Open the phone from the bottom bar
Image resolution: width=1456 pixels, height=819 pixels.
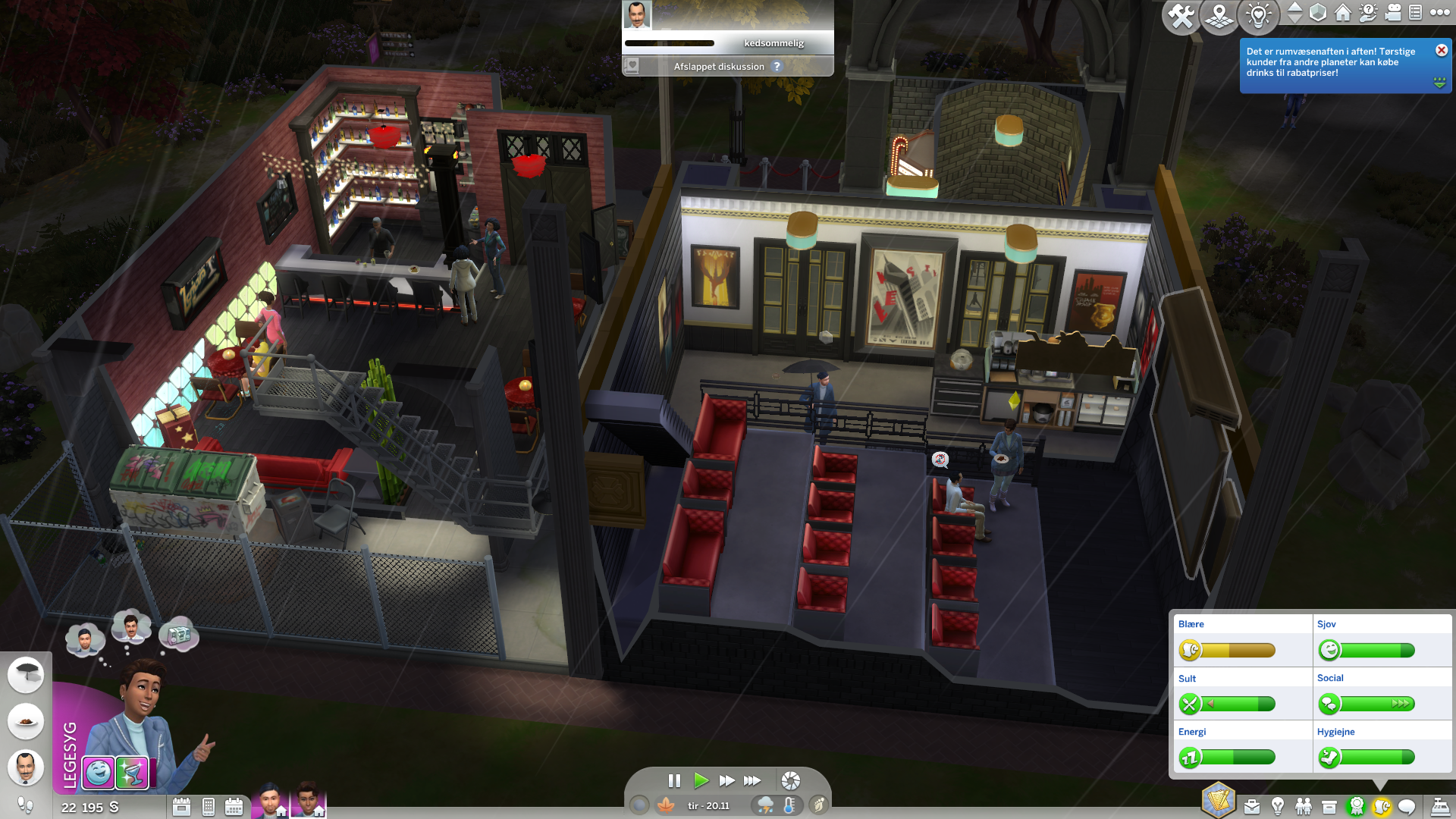[208, 807]
